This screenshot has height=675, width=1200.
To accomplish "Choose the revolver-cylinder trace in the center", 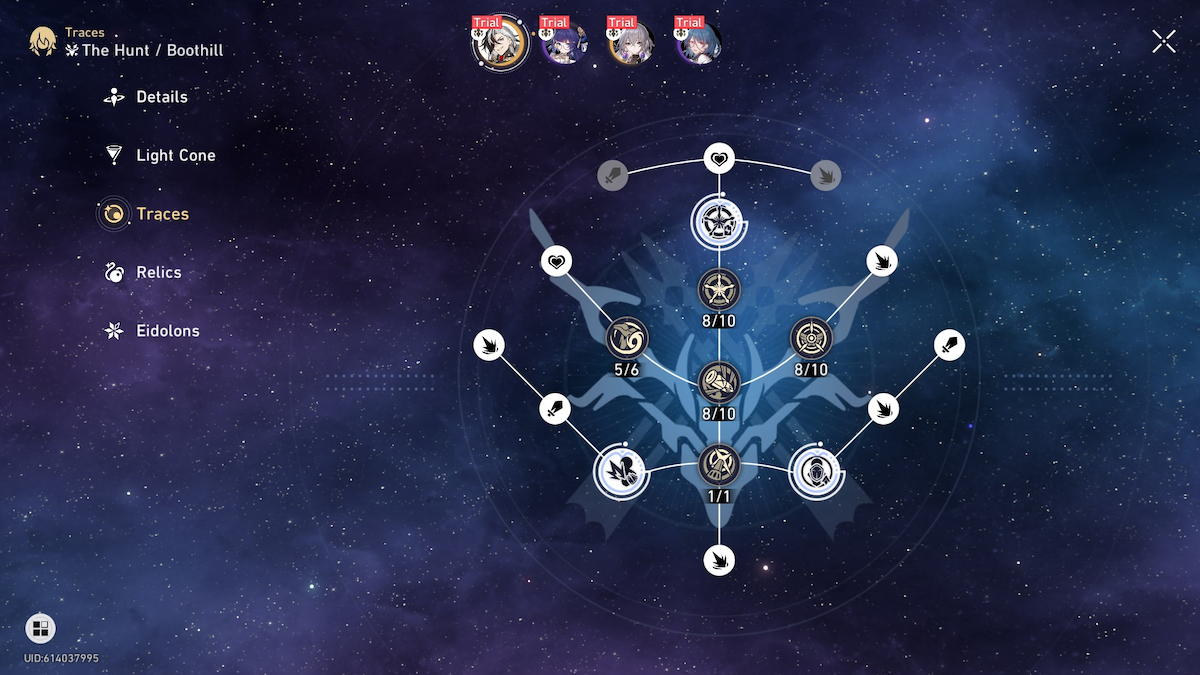I will coord(719,381).
